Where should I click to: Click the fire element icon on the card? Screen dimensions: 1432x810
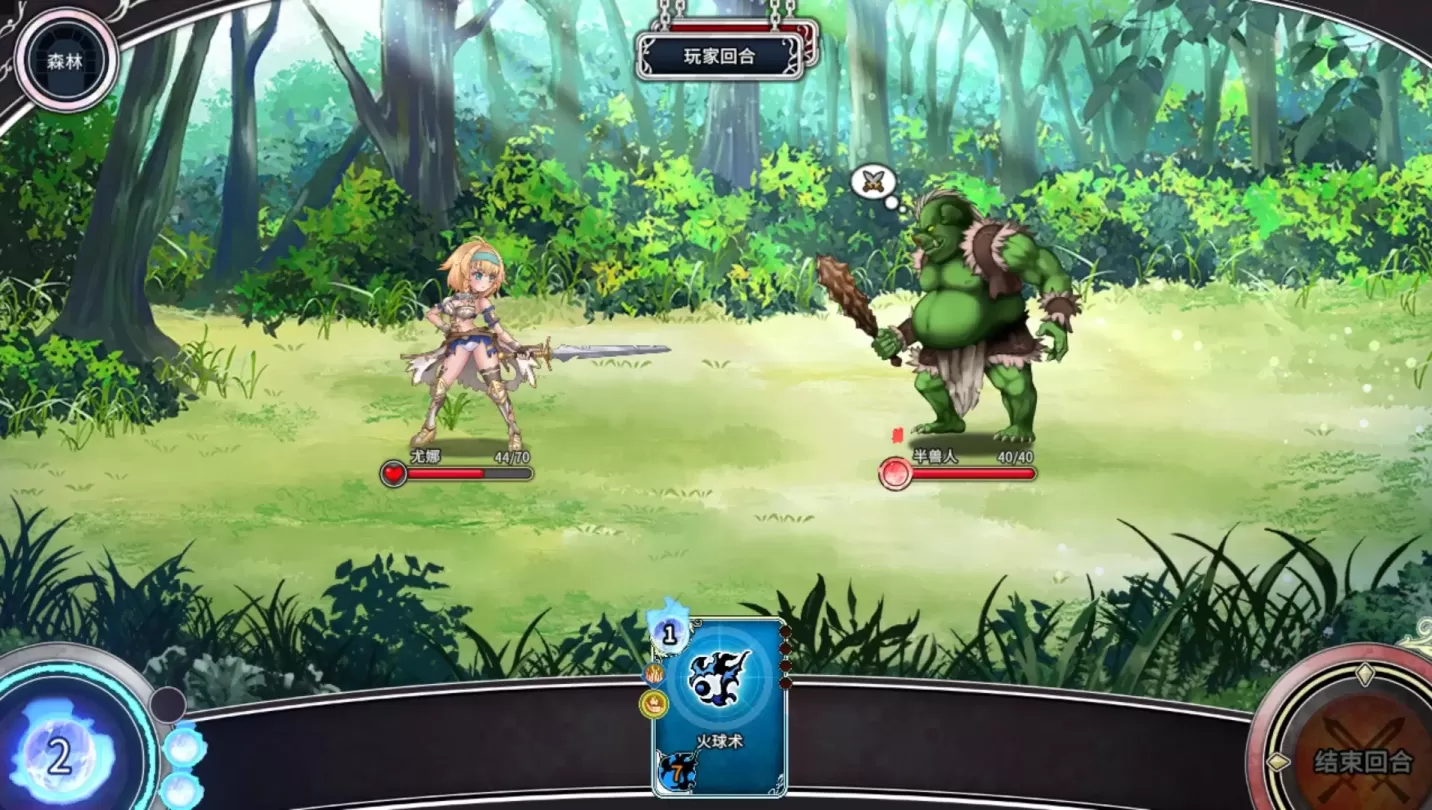[x=655, y=674]
